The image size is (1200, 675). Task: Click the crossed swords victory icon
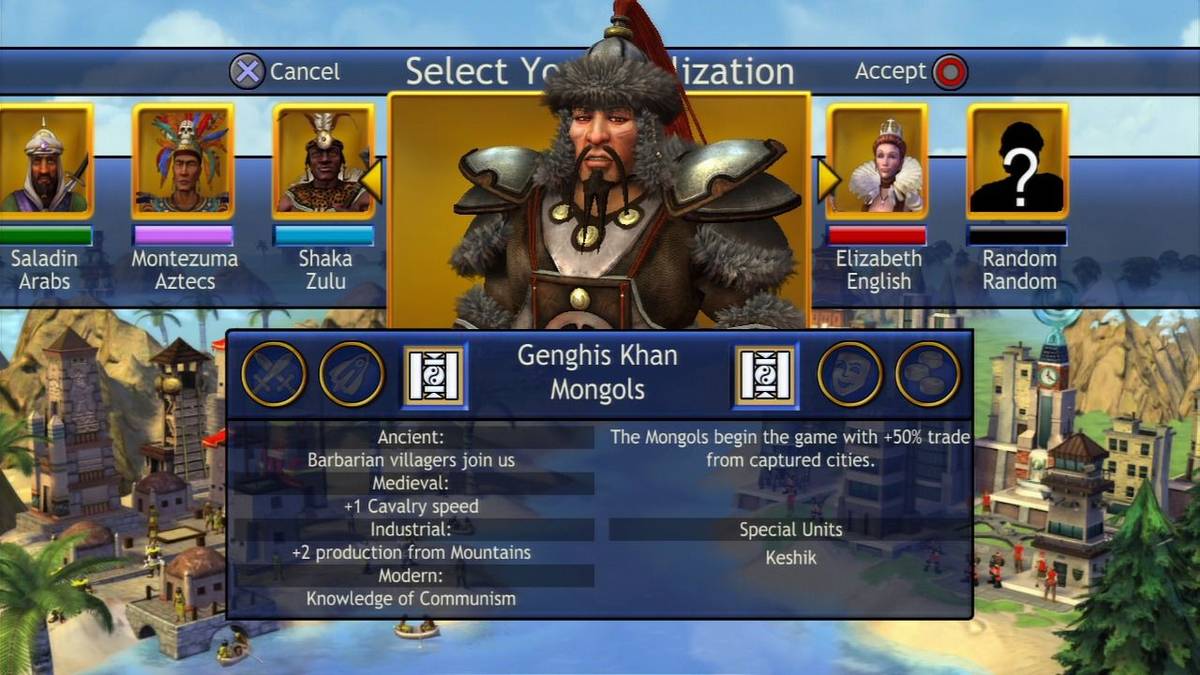(273, 374)
